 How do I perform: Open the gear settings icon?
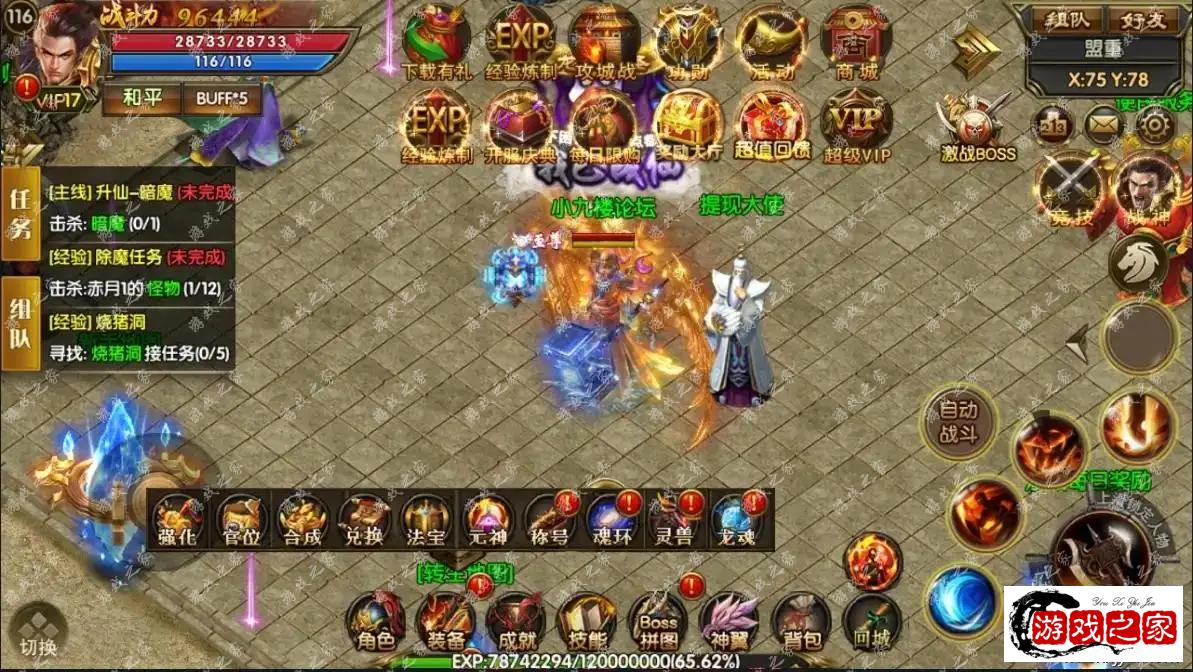coord(1154,125)
